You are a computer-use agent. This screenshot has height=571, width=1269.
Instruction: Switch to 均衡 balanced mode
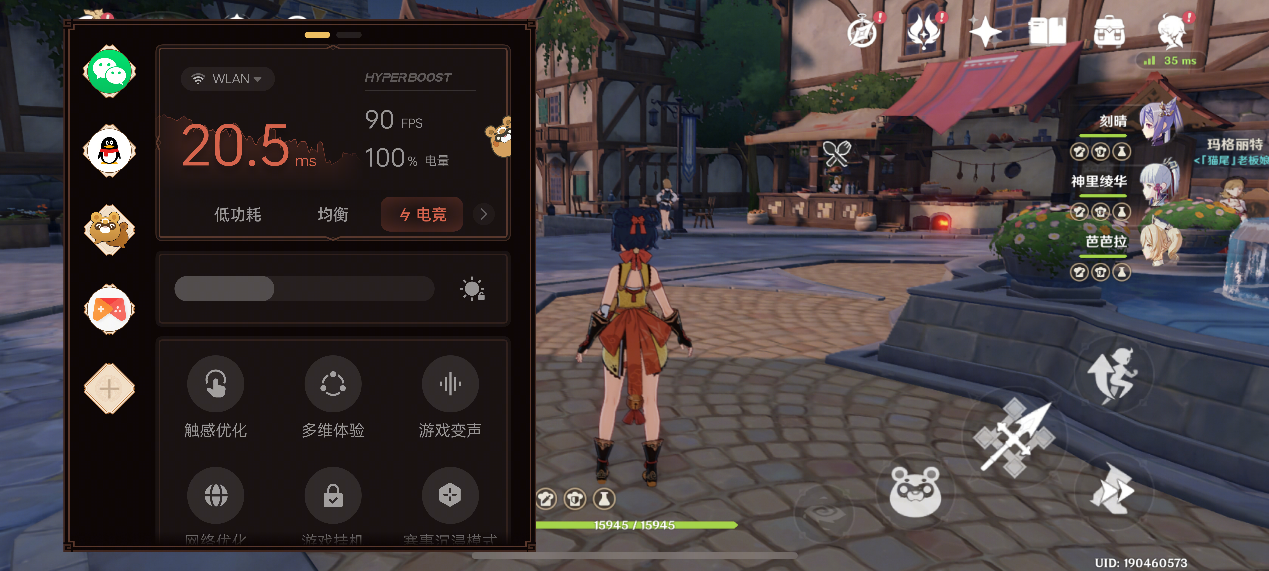pyautogui.click(x=333, y=214)
